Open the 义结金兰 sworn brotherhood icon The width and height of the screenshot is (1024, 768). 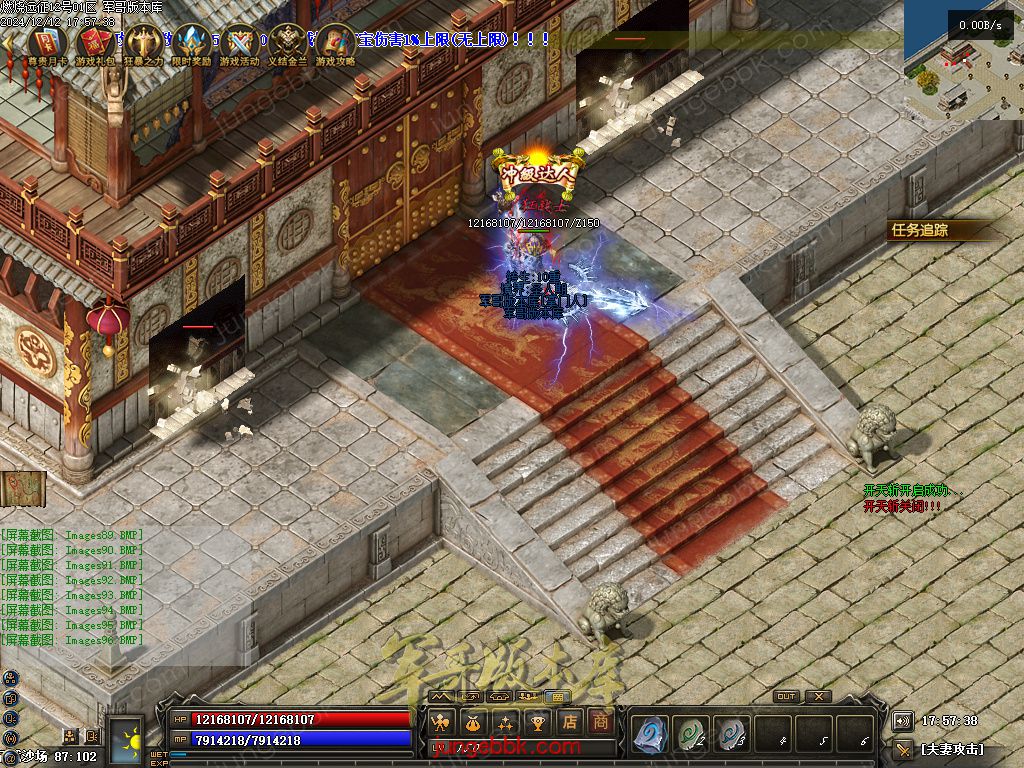point(288,43)
